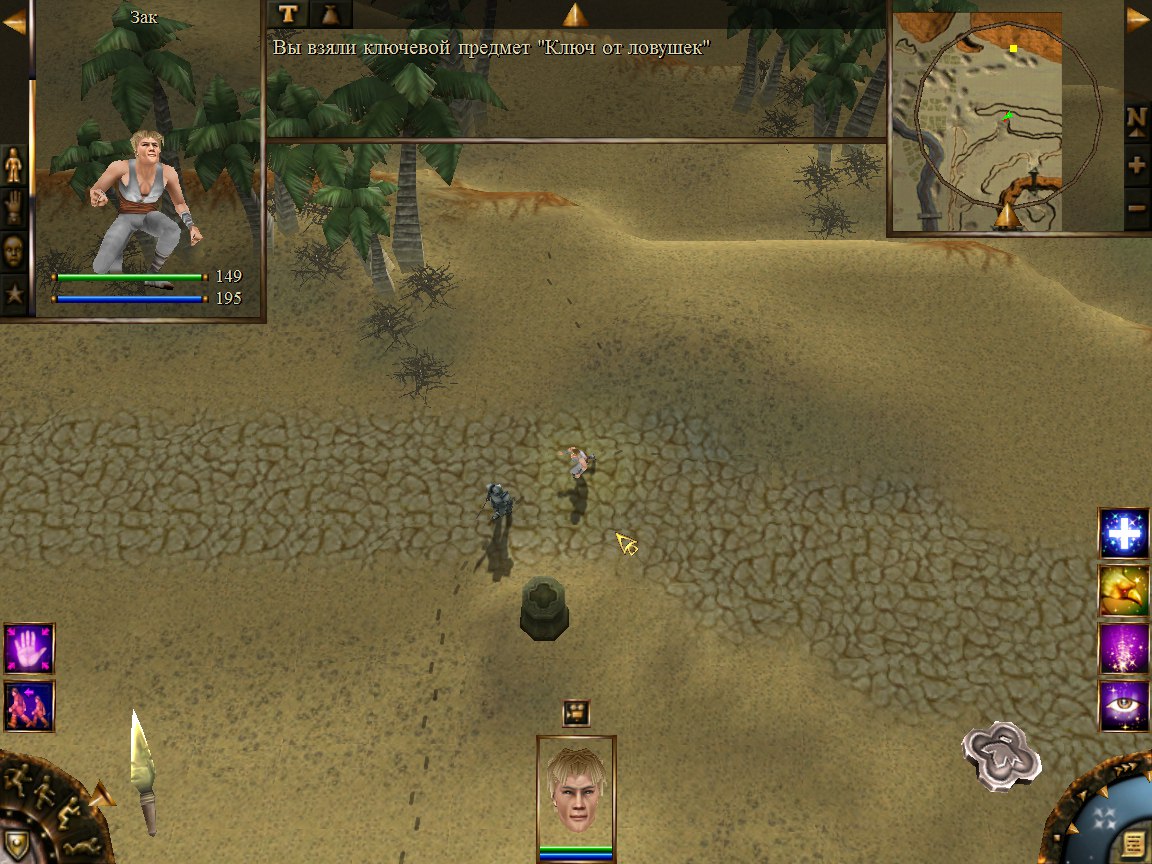Screen dimensions: 1152x864
Task: Cast the blue cross healing spell
Action: tap(1124, 533)
